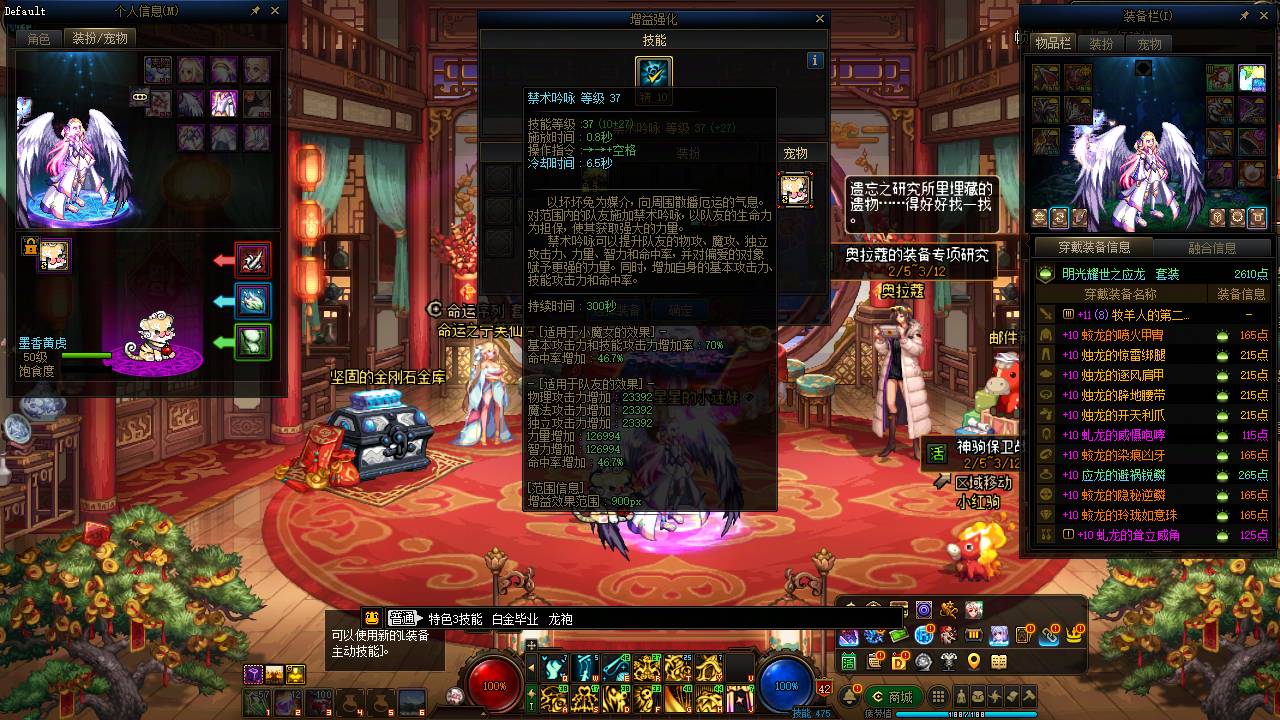Viewport: 1280px width, 720px height.
Task: Click the gold crown icon at the tray's right end
Action: pos(1075,637)
